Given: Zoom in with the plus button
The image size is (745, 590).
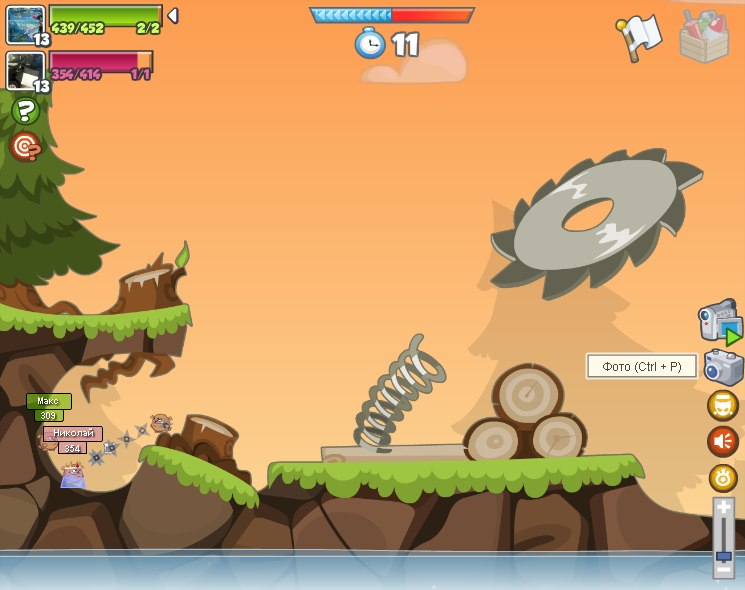Looking at the screenshot, I should (723, 508).
